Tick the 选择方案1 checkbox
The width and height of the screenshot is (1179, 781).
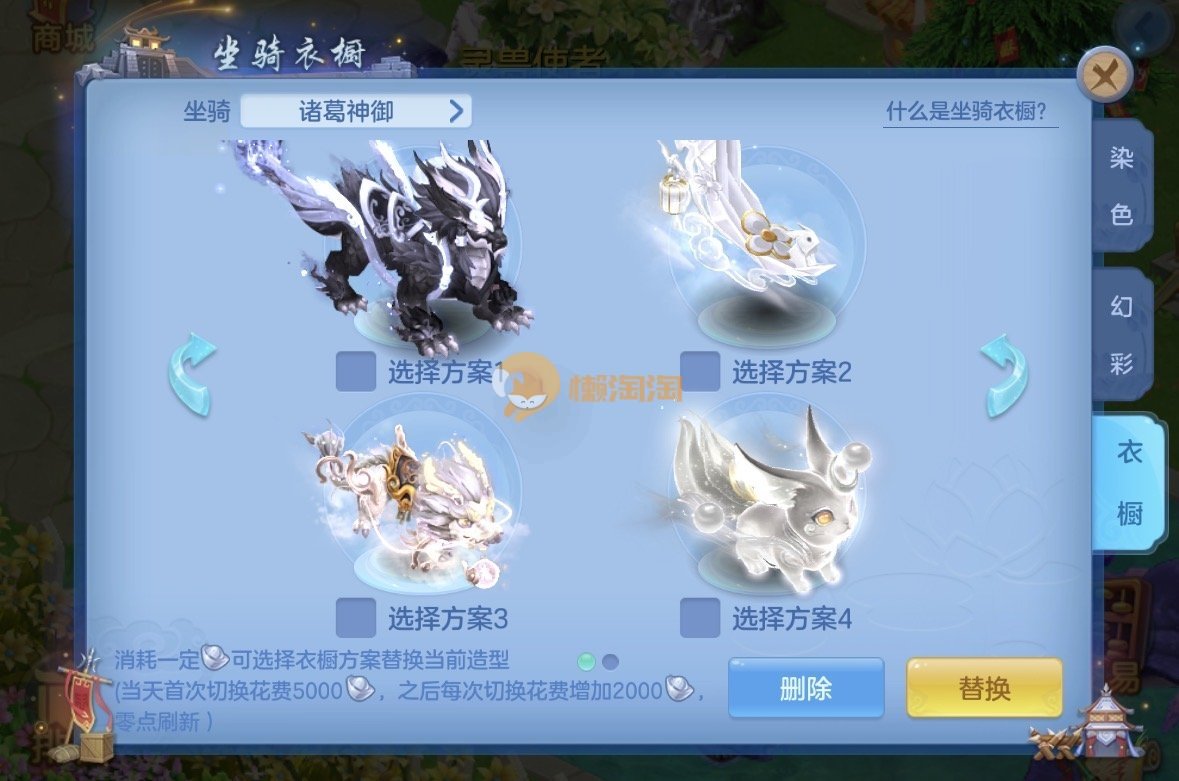pyautogui.click(x=356, y=372)
